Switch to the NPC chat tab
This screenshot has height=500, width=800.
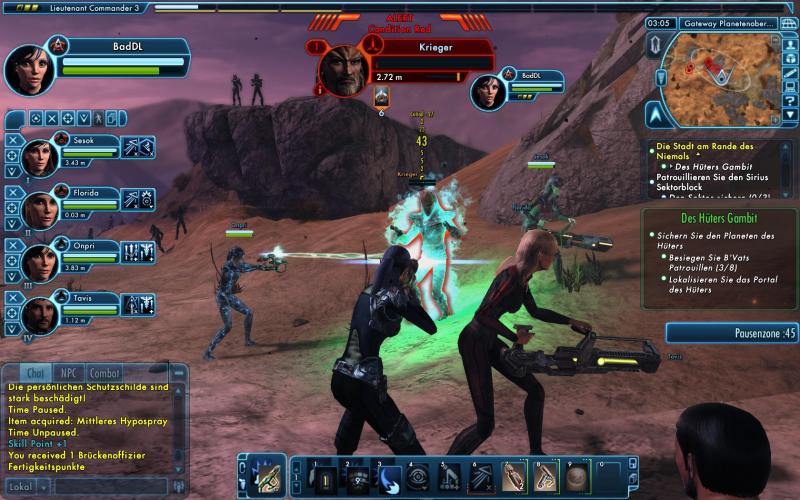[71, 372]
